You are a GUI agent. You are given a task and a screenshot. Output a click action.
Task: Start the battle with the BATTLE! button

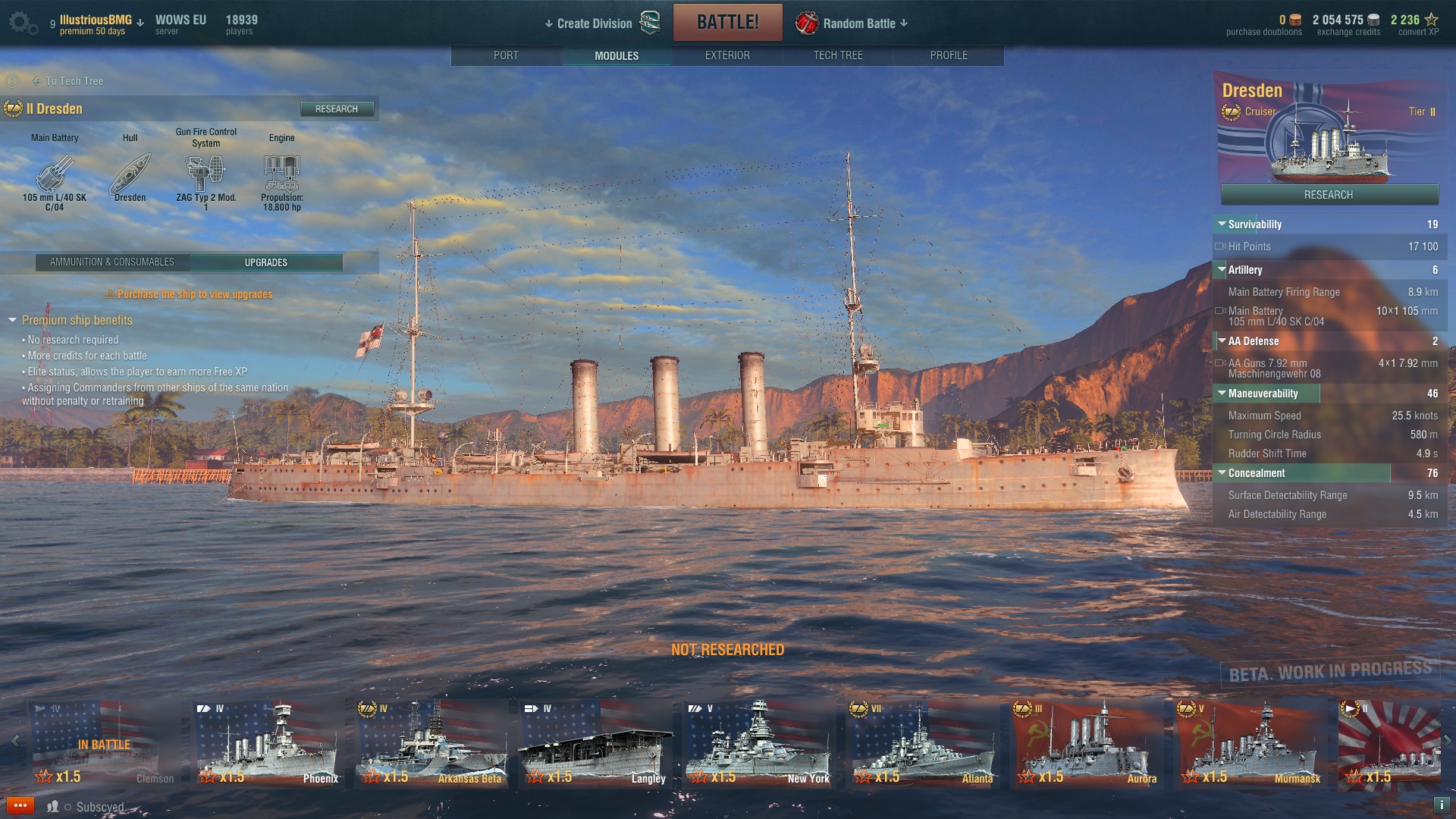point(727,23)
